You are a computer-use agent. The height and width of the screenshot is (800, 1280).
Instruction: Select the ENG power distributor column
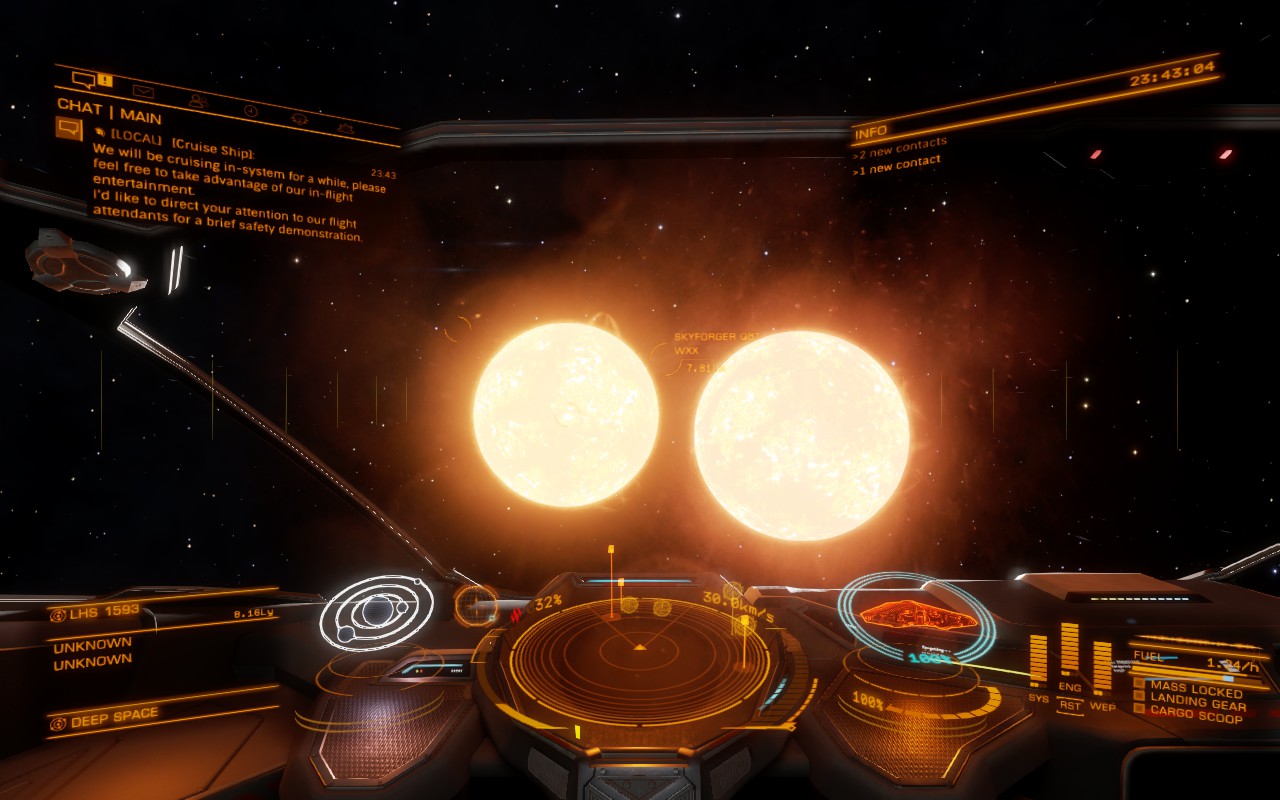(1069, 655)
